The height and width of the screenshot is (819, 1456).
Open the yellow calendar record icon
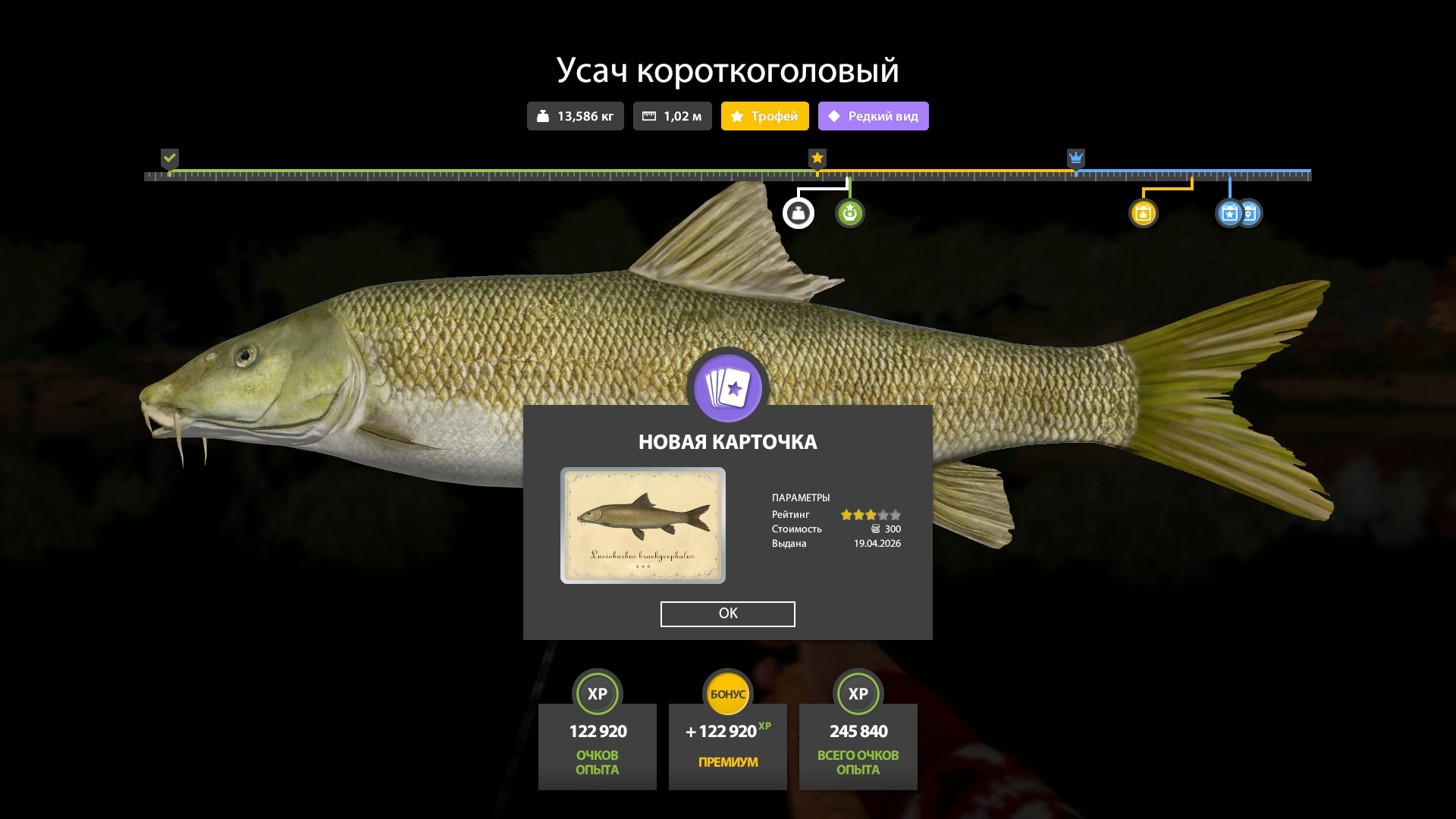coord(1144,213)
